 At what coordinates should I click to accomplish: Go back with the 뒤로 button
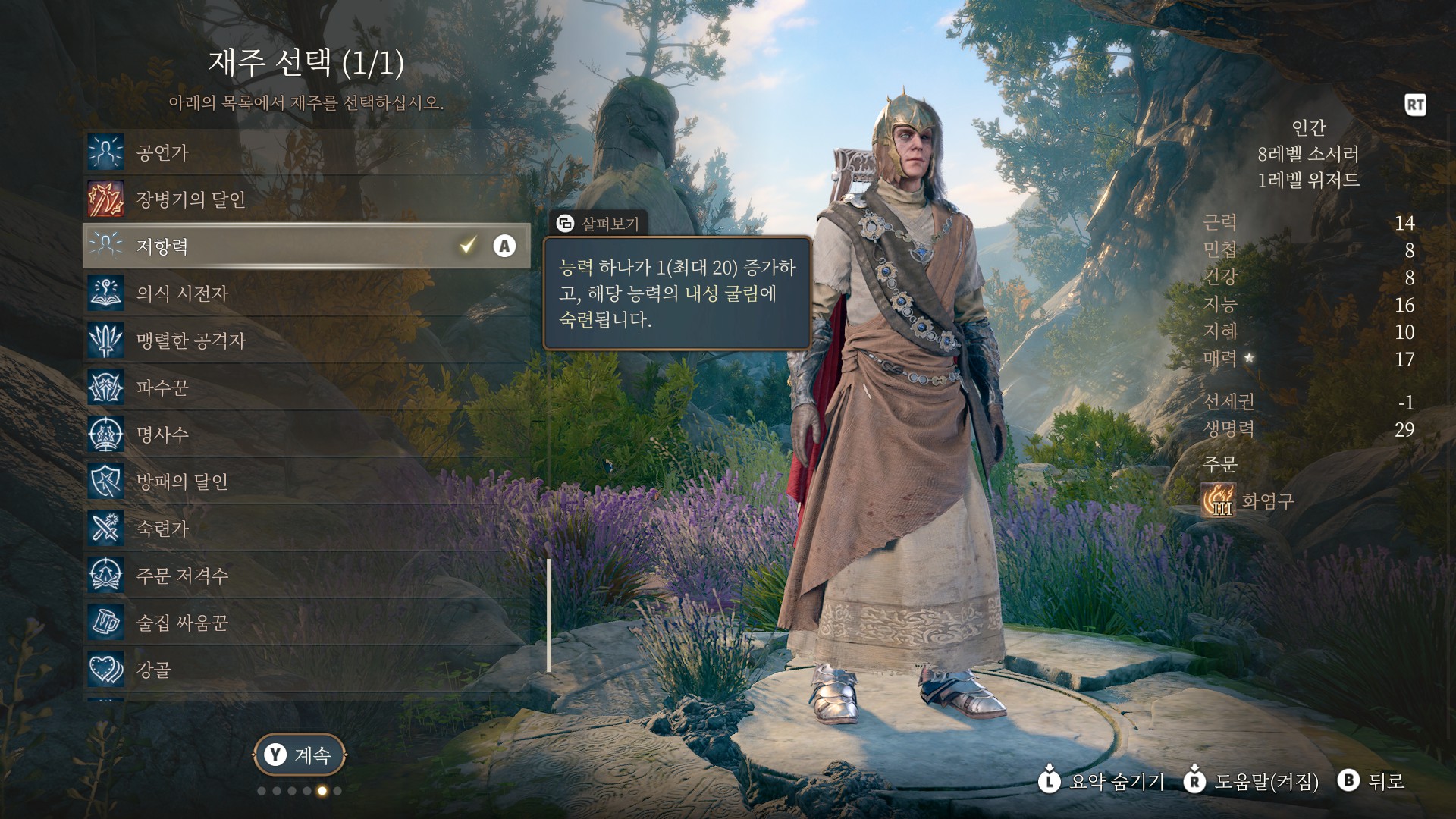[1373, 781]
